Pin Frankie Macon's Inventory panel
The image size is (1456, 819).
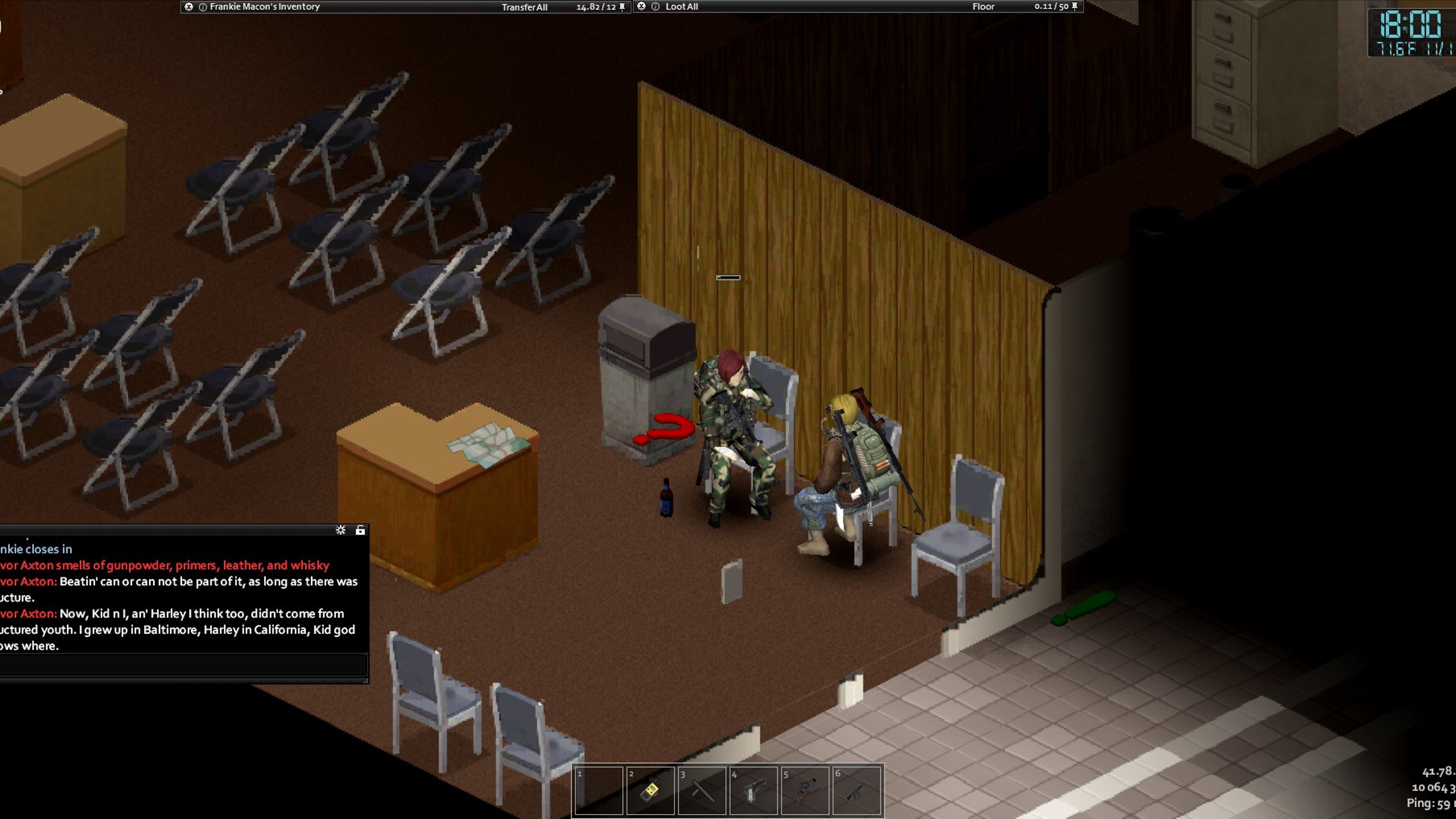pyautogui.click(x=622, y=7)
